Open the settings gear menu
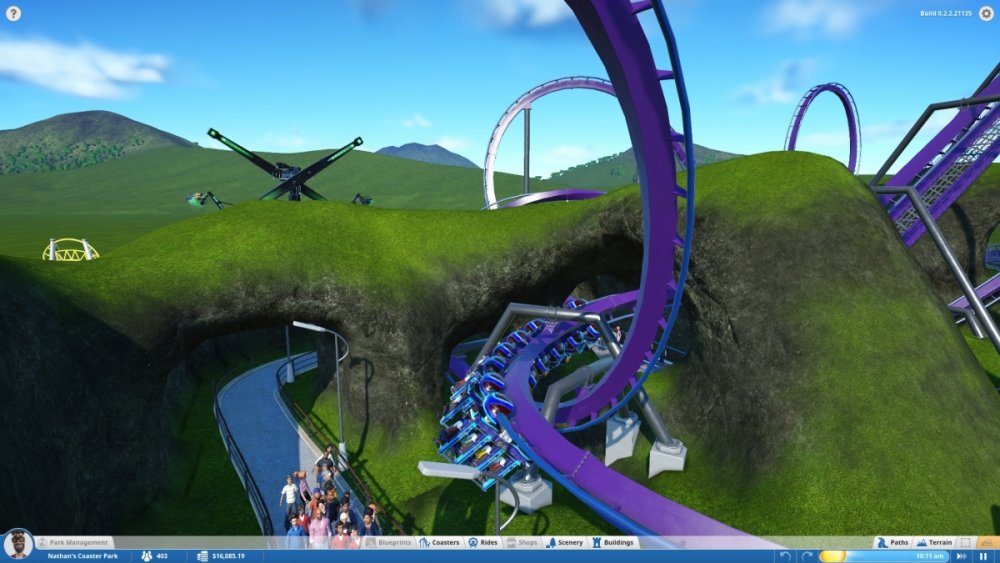The width and height of the screenshot is (1000, 563). (986, 13)
